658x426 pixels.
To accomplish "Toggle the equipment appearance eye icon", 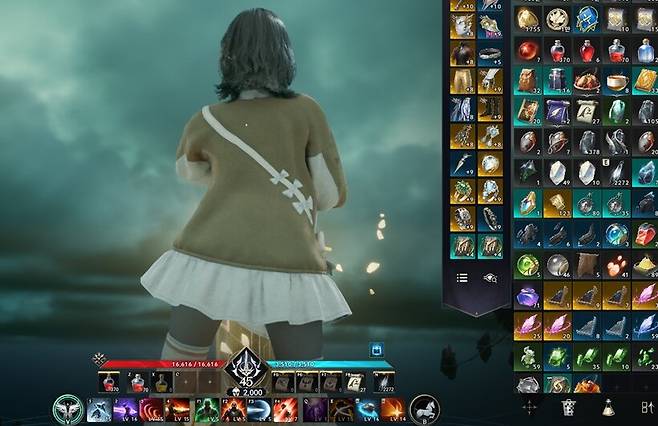I will (x=490, y=279).
